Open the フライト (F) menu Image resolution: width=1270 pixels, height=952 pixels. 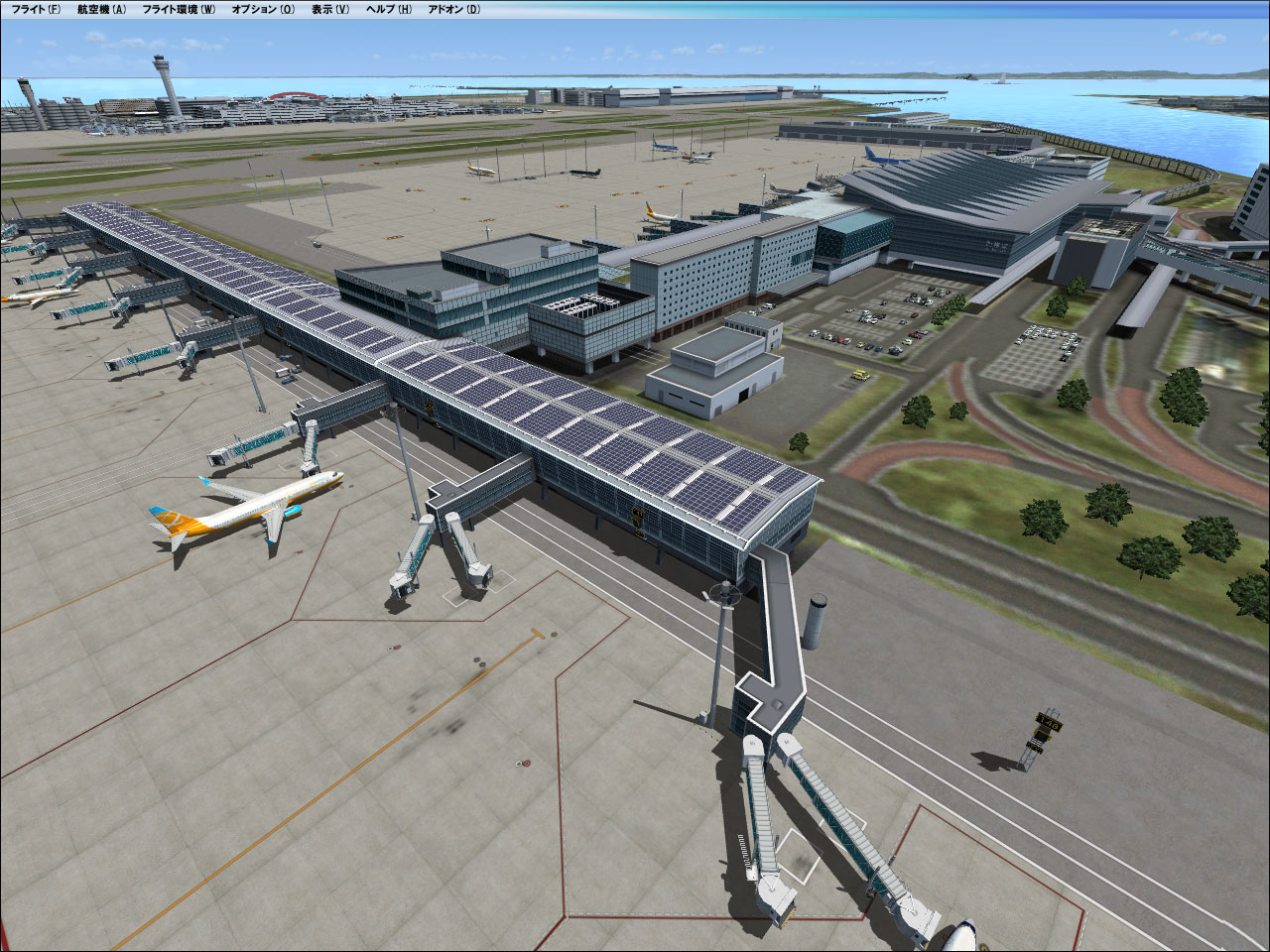coord(36,9)
